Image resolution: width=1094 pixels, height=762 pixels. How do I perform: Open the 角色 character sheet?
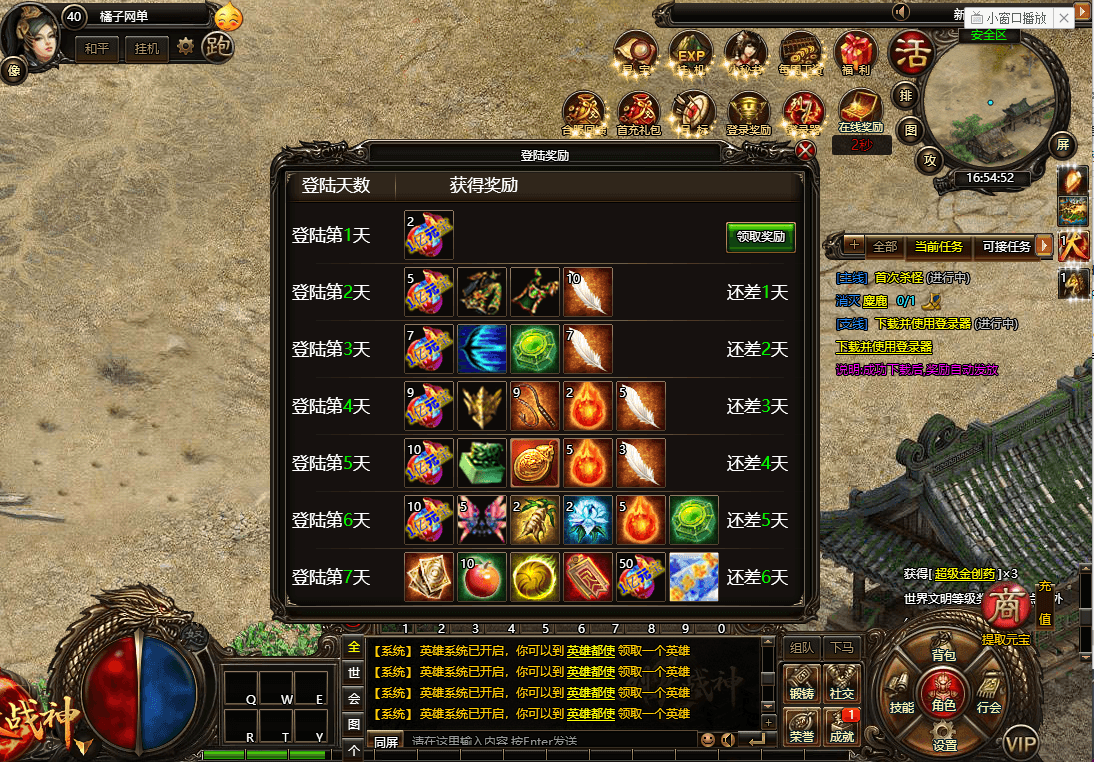[x=943, y=693]
